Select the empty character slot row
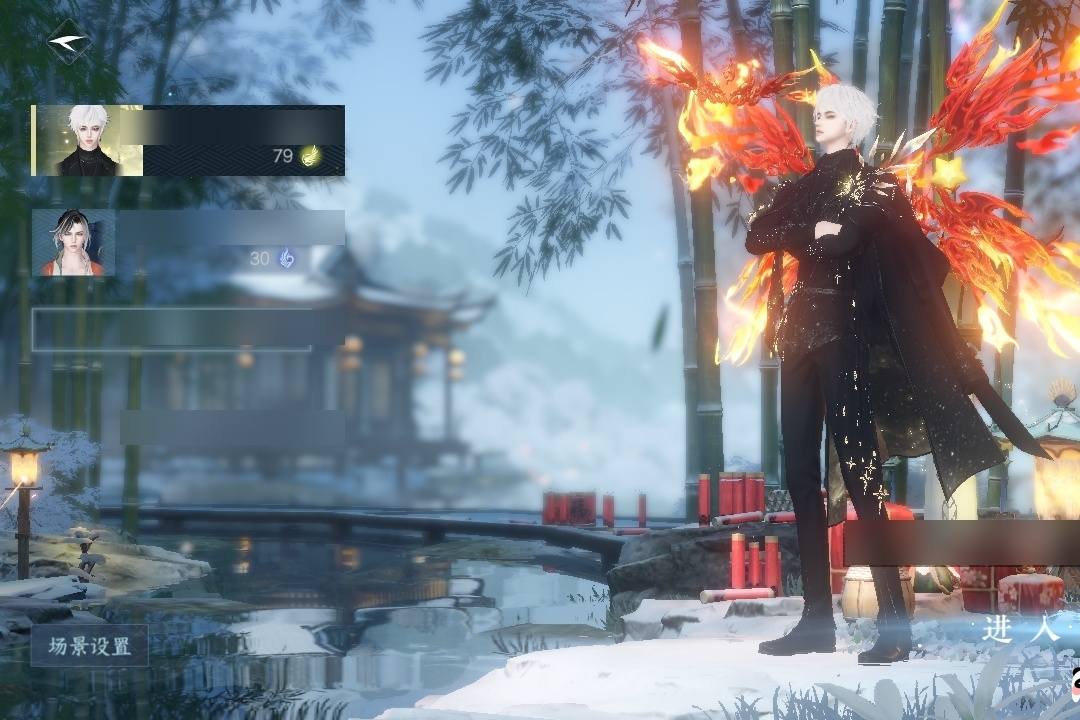This screenshot has width=1080, height=720. [172, 329]
